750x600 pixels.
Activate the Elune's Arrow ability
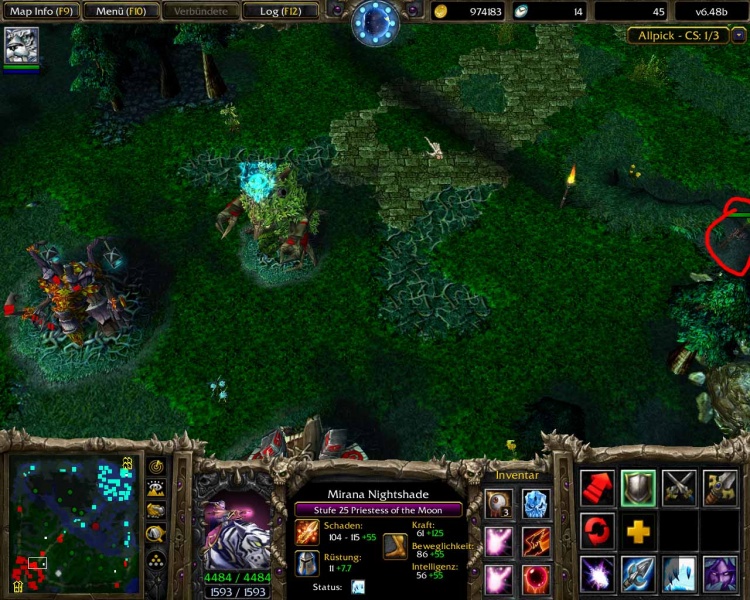(638, 575)
